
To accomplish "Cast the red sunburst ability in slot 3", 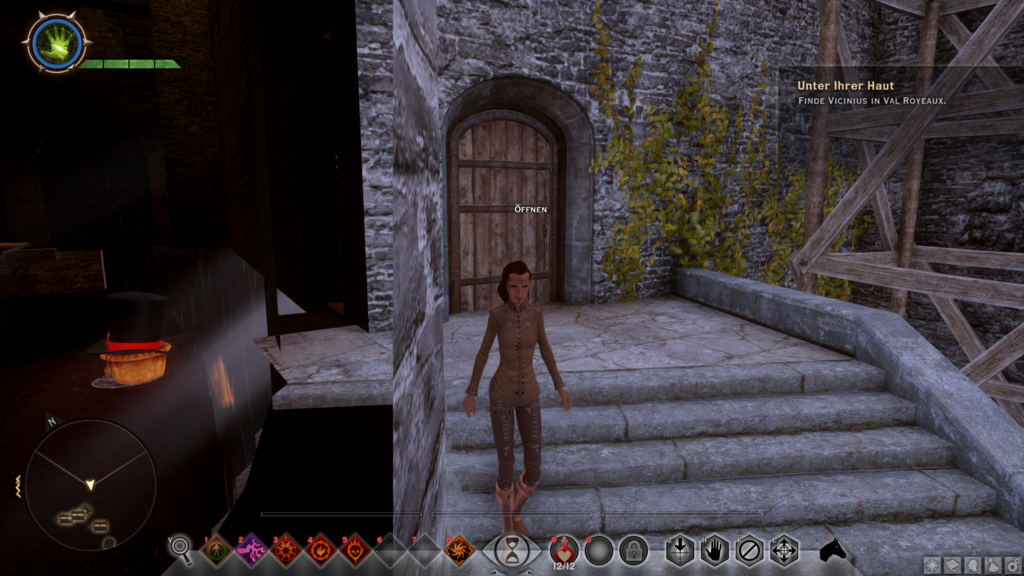I will [286, 549].
